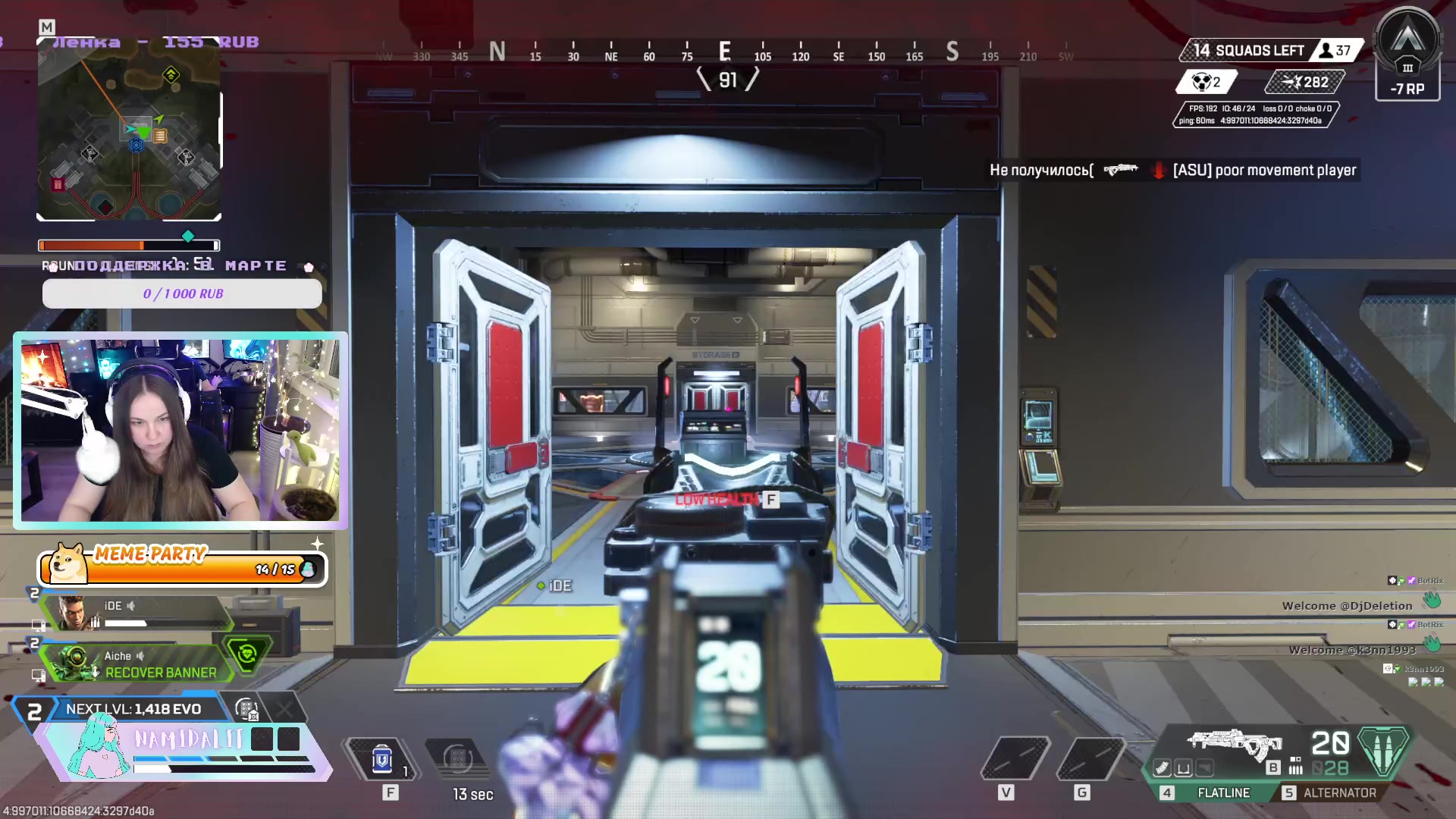1456x819 pixels.
Task: Select the player legend portrait card
Action: coord(99,747)
